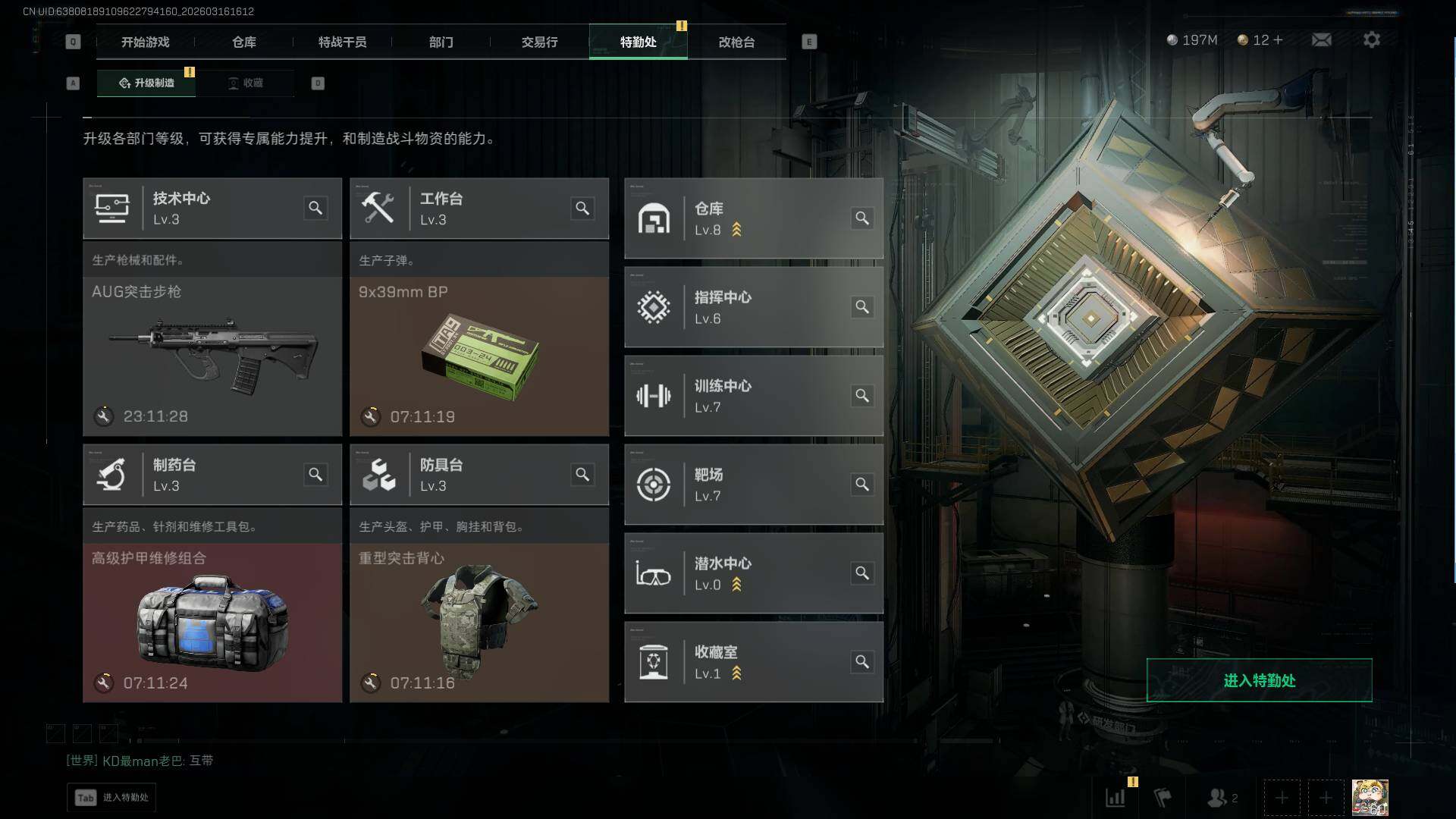Screen dimensions: 1456x819
Task: Inspect 技术中心 with its magnifier icon
Action: tap(315, 209)
